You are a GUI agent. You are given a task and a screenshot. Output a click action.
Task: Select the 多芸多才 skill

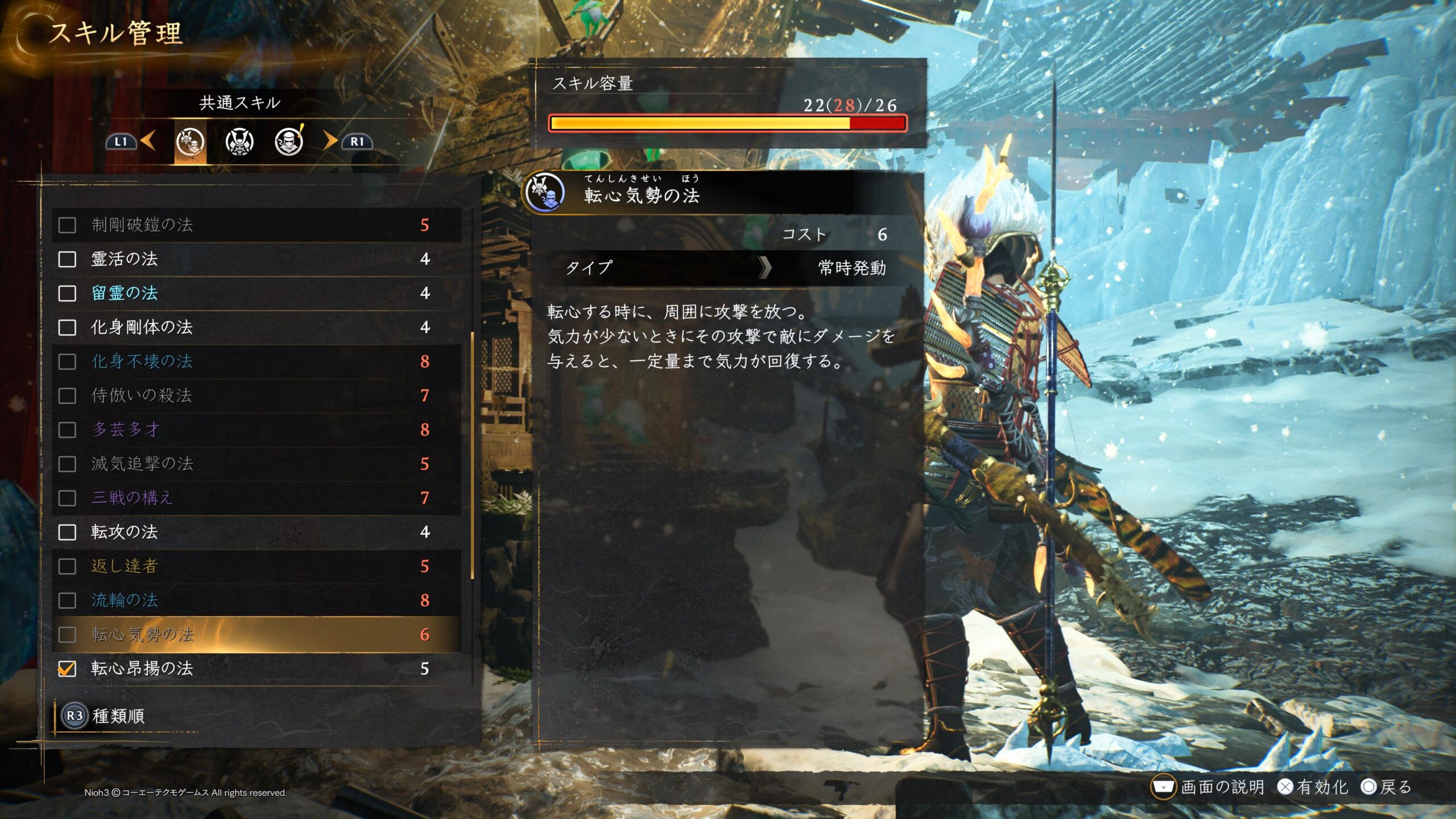coord(256,430)
